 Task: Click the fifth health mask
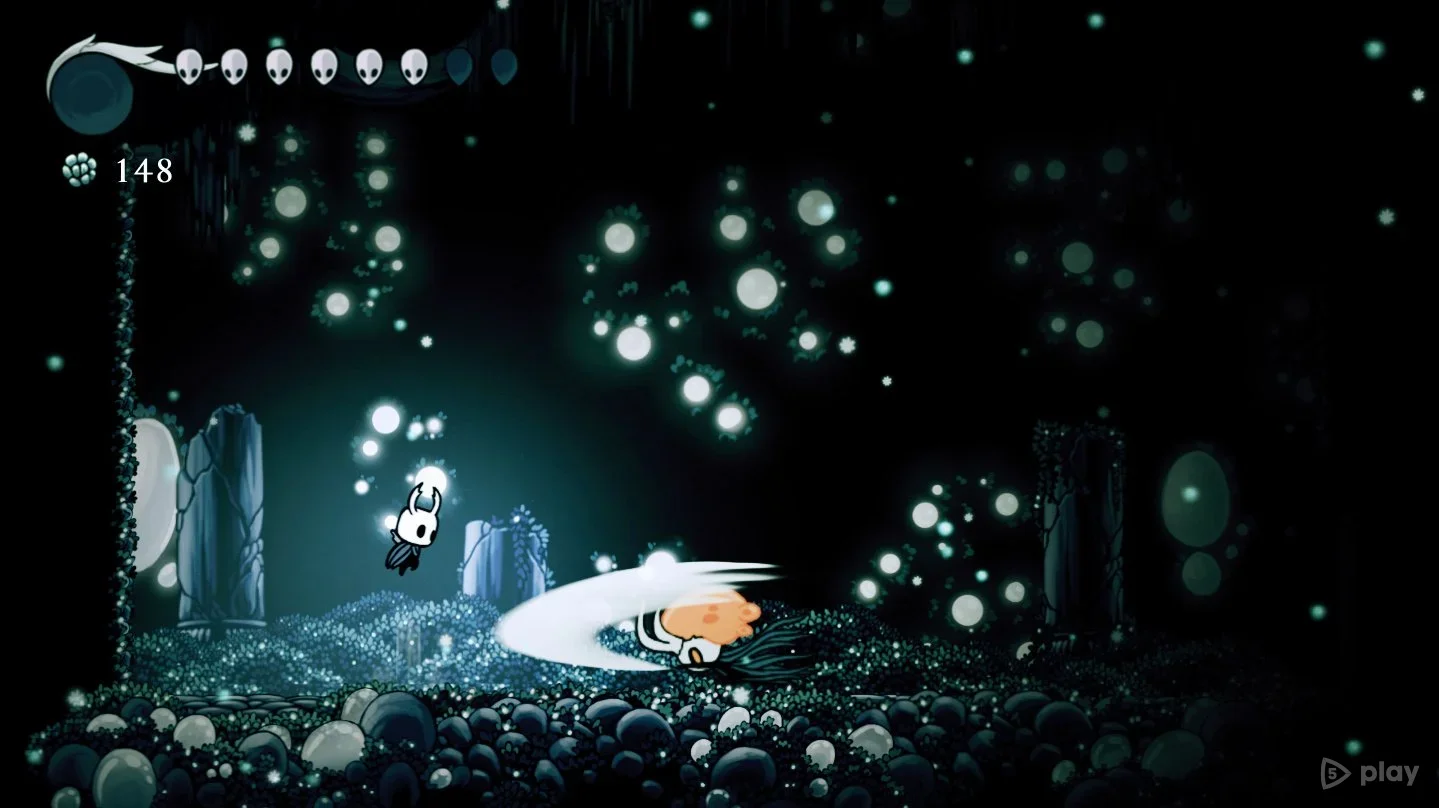370,68
